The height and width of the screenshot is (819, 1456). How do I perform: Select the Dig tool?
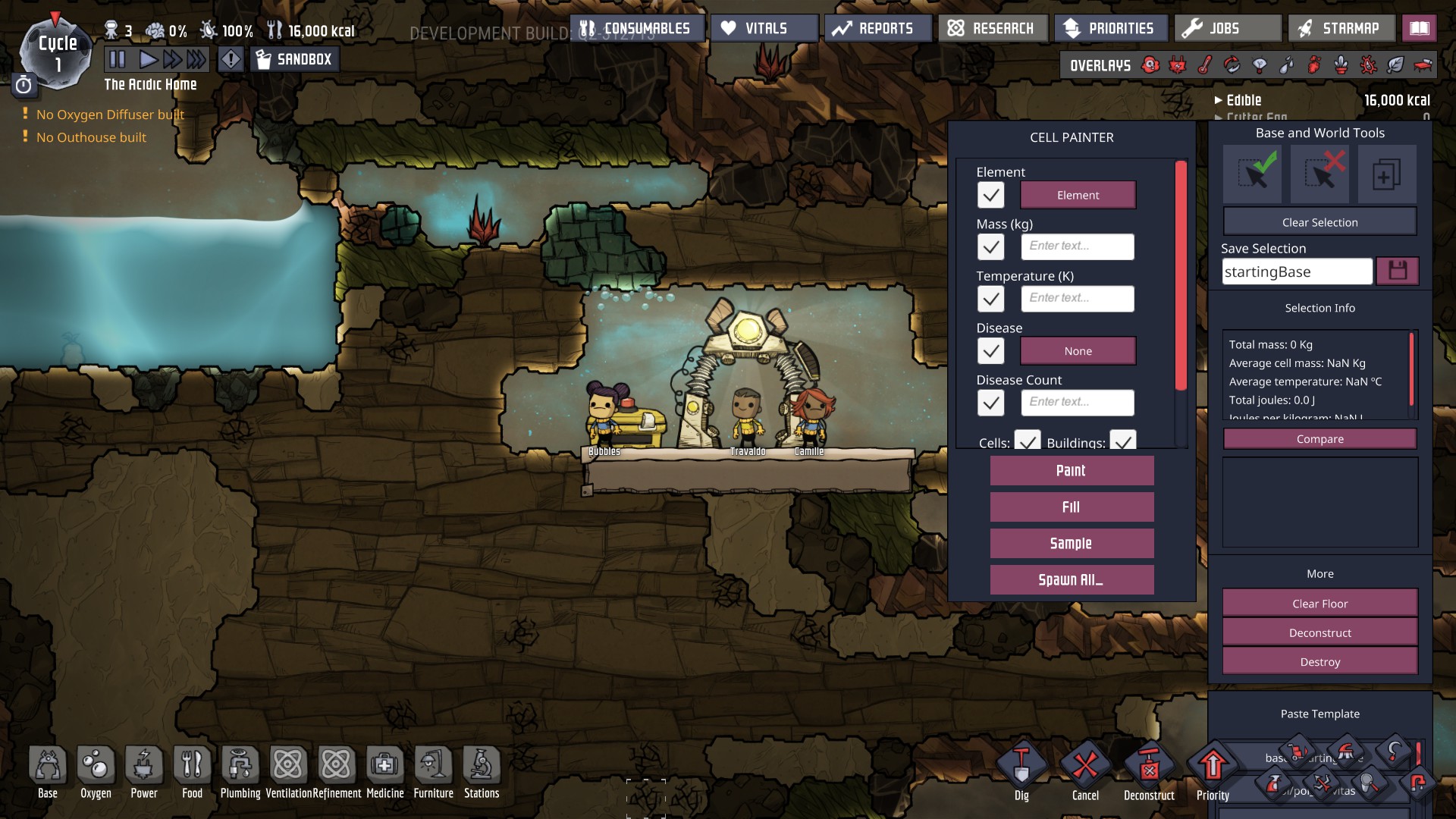click(1021, 768)
